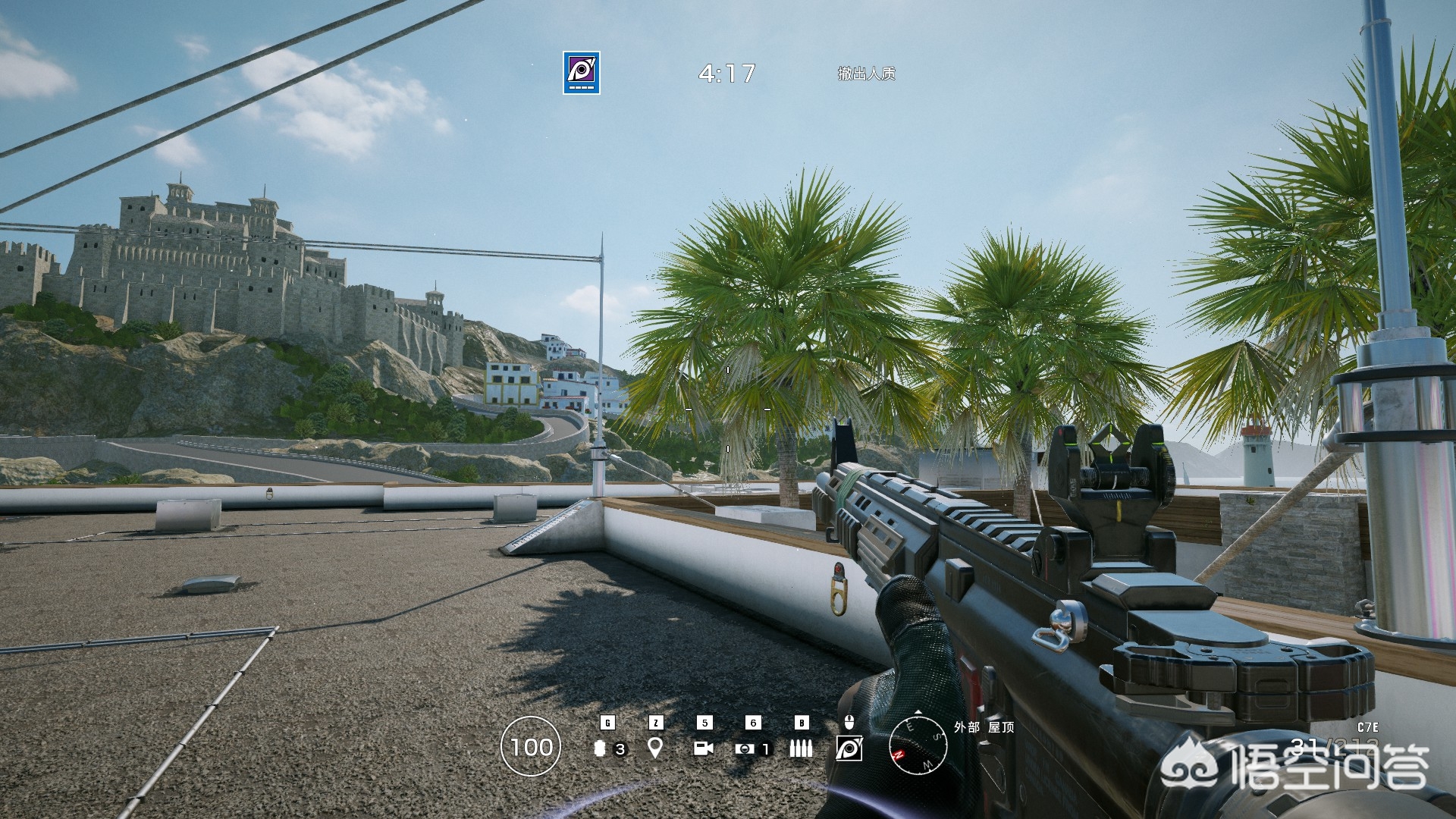Click the bullets fire mode icon
Viewport: 1456px width, 819px height.
coord(801,748)
